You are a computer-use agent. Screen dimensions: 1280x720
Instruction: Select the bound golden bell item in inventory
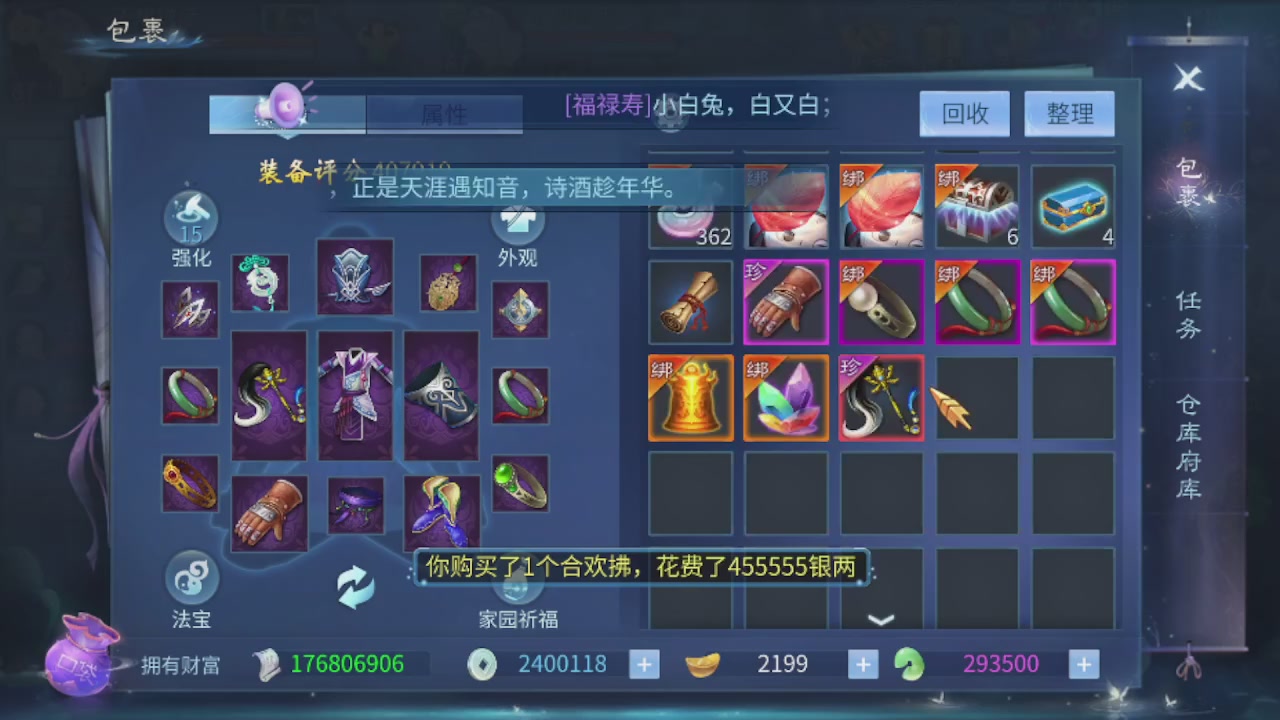click(690, 398)
